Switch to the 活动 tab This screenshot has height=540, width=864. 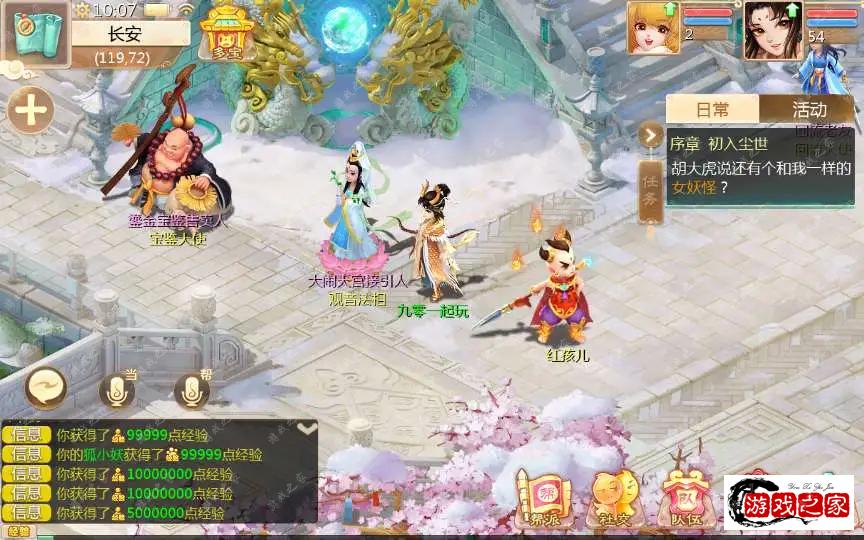(809, 109)
